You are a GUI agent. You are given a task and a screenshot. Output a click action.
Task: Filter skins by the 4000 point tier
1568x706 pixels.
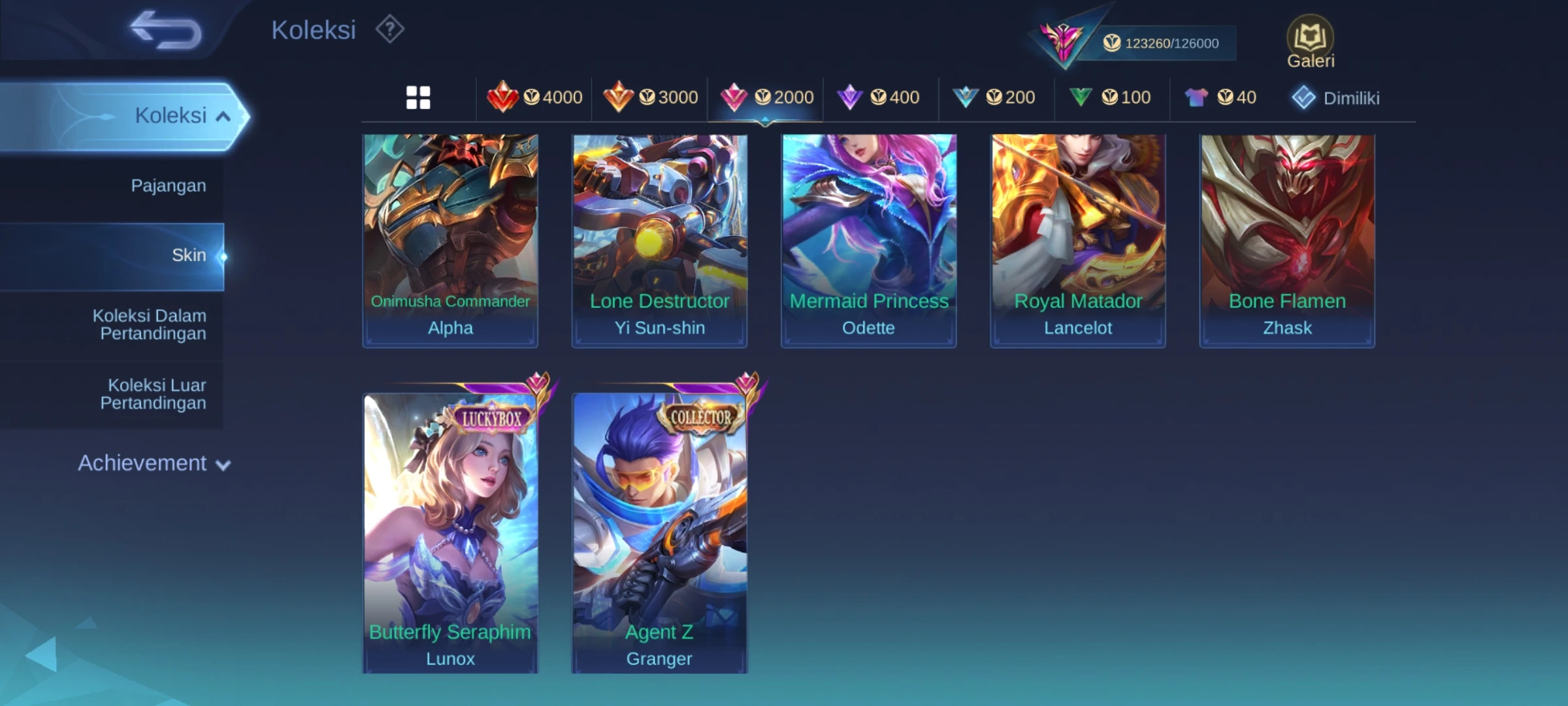point(535,97)
